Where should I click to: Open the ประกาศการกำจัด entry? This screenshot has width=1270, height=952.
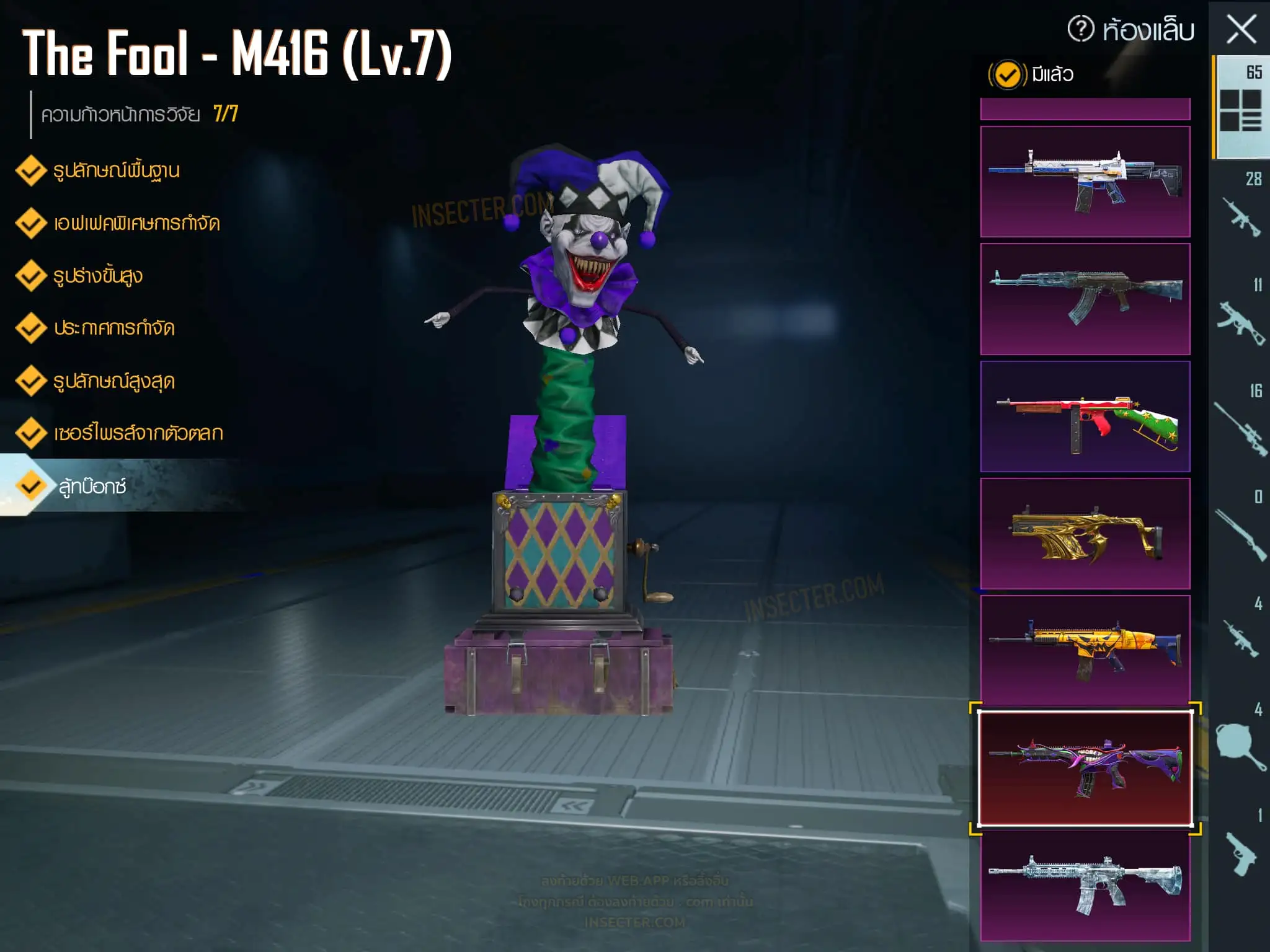113,328
